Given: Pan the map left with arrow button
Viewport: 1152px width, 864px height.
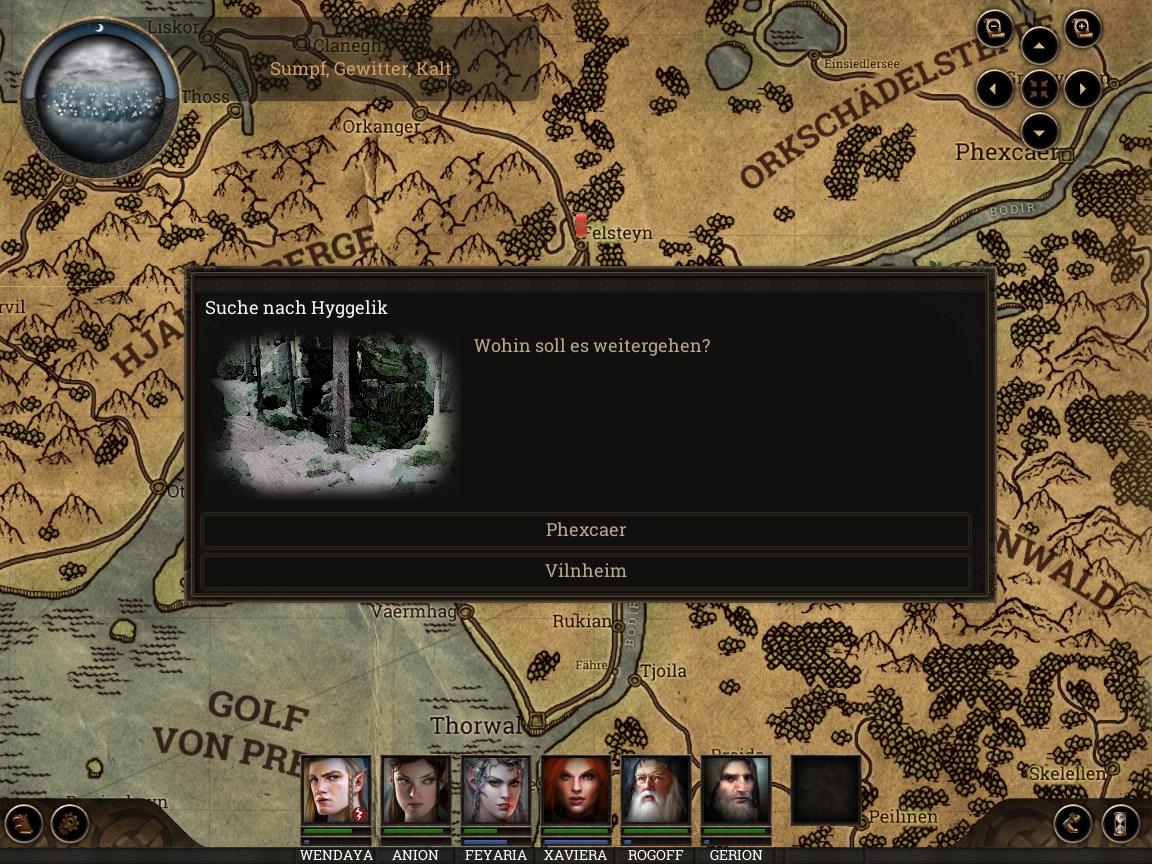Looking at the screenshot, I should click(994, 89).
